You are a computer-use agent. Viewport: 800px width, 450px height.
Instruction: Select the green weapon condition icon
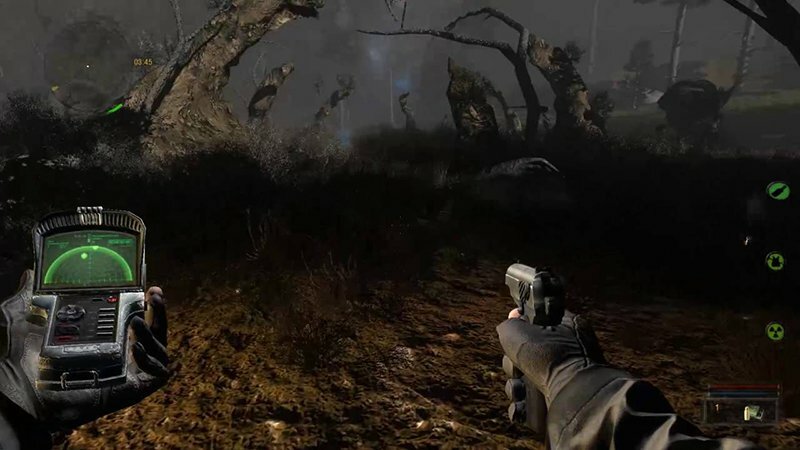777,190
